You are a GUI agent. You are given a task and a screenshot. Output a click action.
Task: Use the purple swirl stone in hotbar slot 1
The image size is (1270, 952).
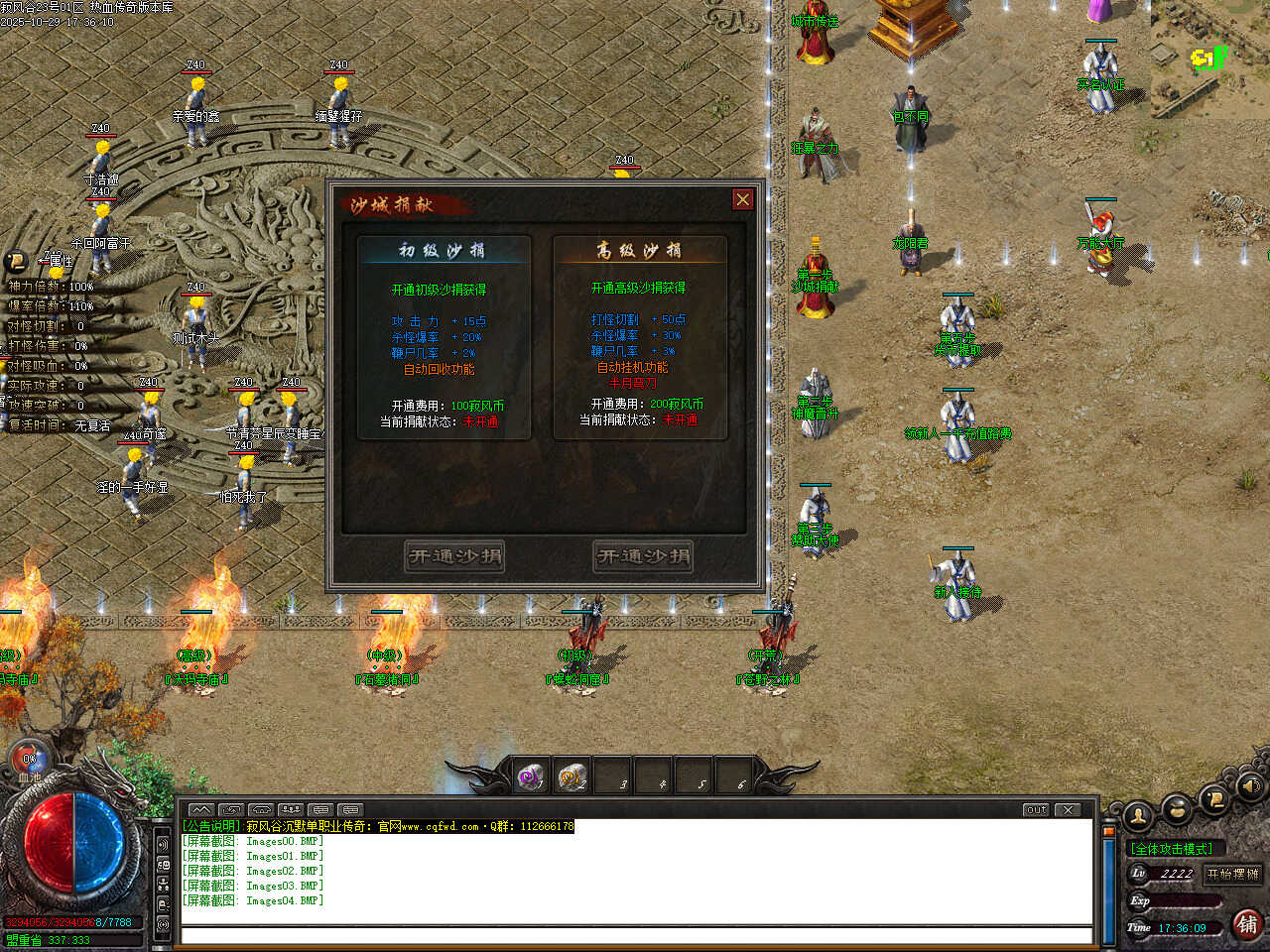531,776
